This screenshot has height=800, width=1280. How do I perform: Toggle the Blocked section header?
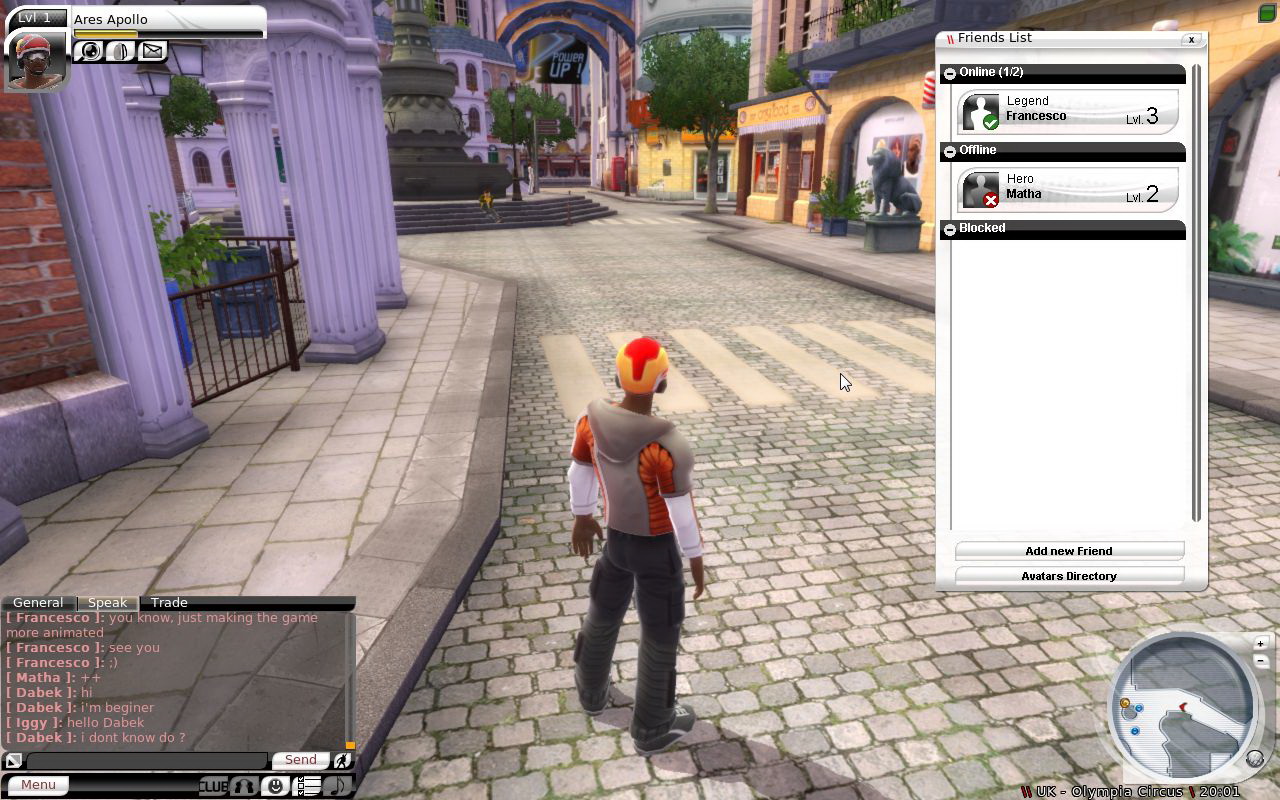(x=950, y=229)
